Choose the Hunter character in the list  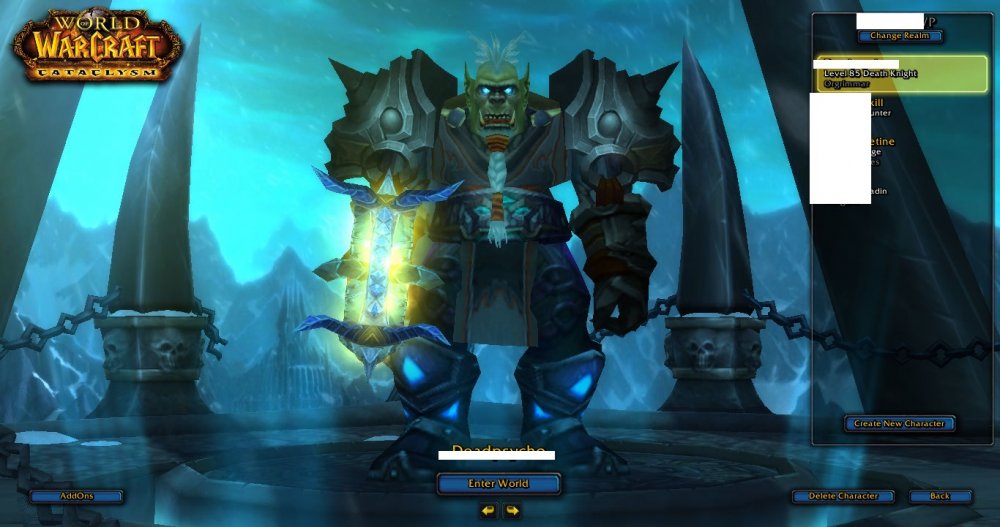pyautogui.click(x=900, y=109)
